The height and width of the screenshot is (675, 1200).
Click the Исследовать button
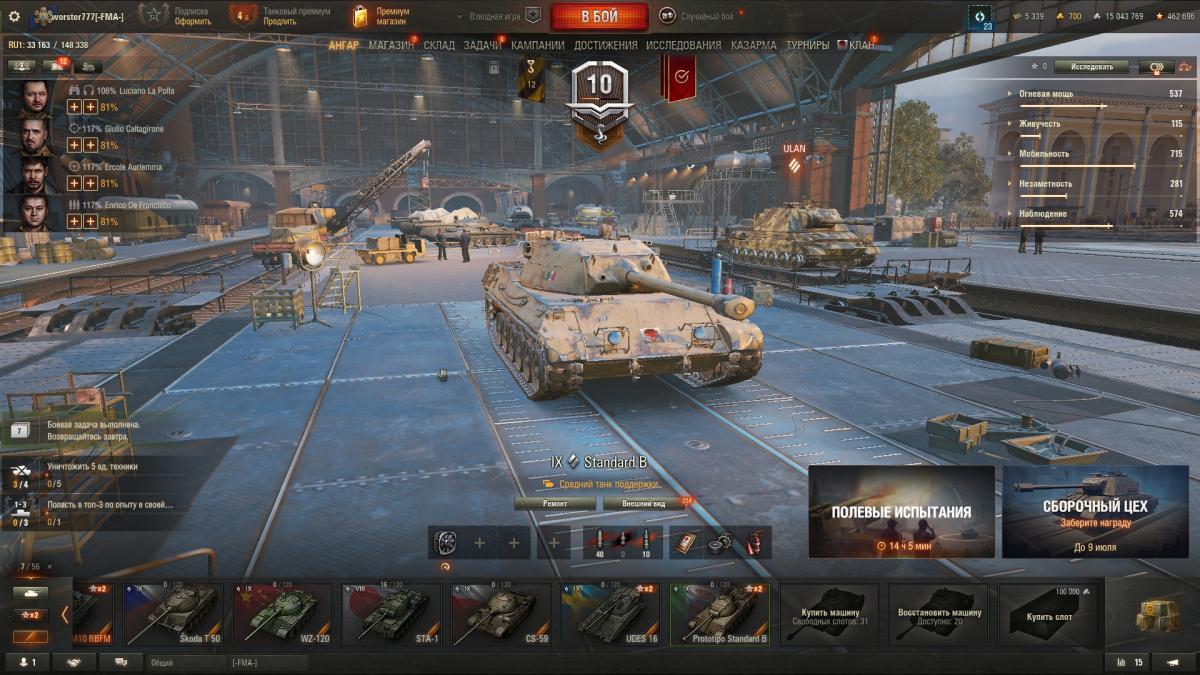tap(1091, 67)
